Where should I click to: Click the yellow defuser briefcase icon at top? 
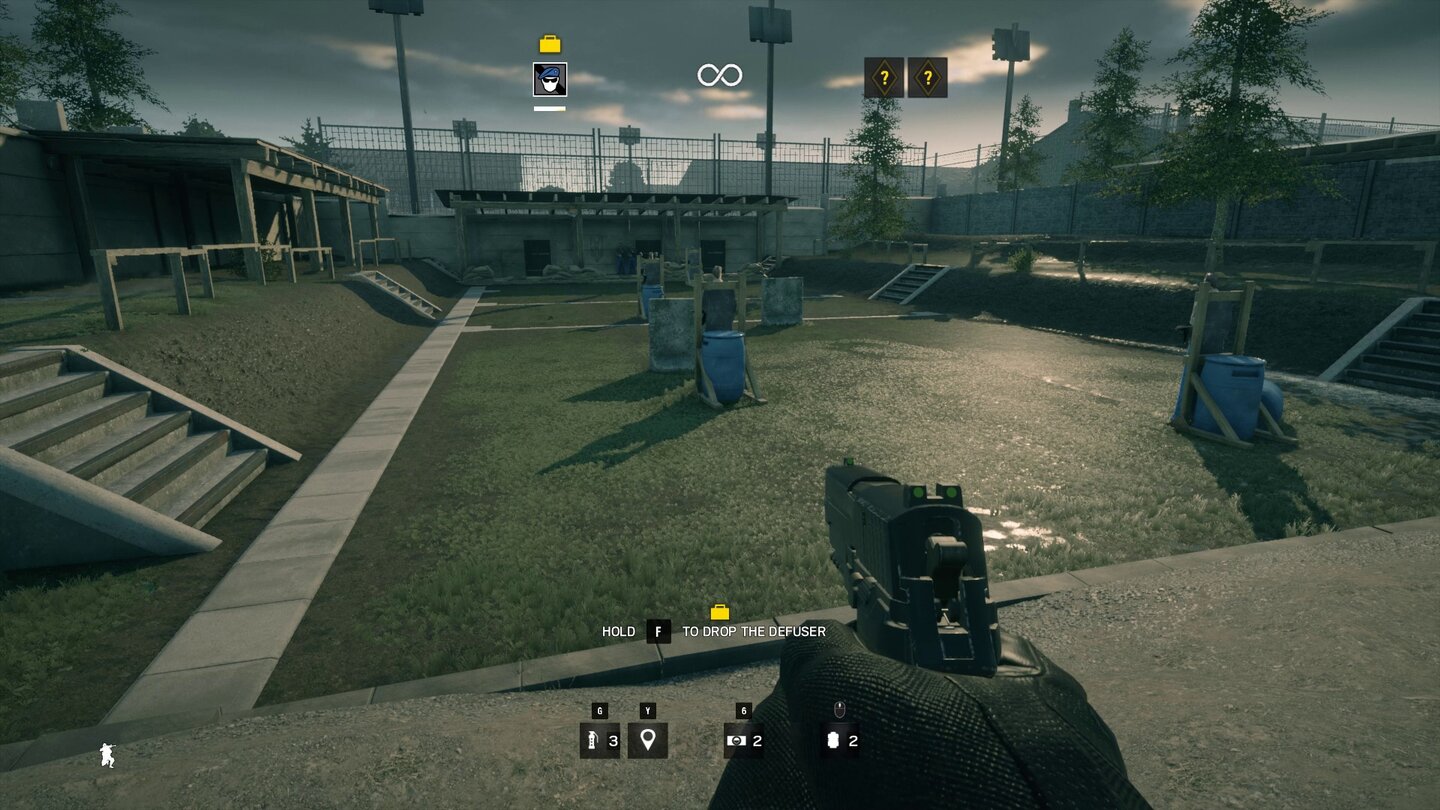click(548, 44)
